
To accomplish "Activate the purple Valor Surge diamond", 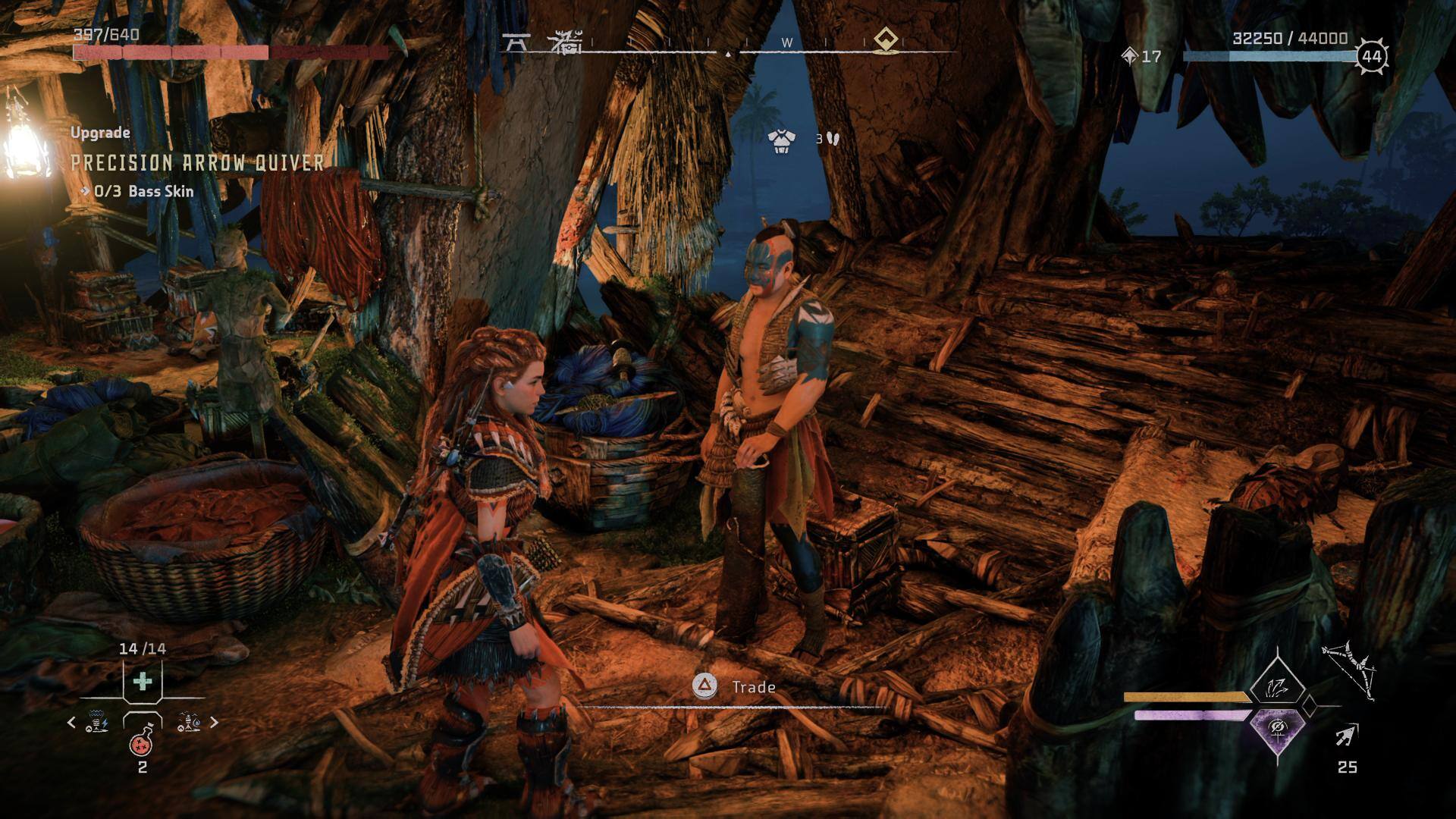I will point(1278,730).
